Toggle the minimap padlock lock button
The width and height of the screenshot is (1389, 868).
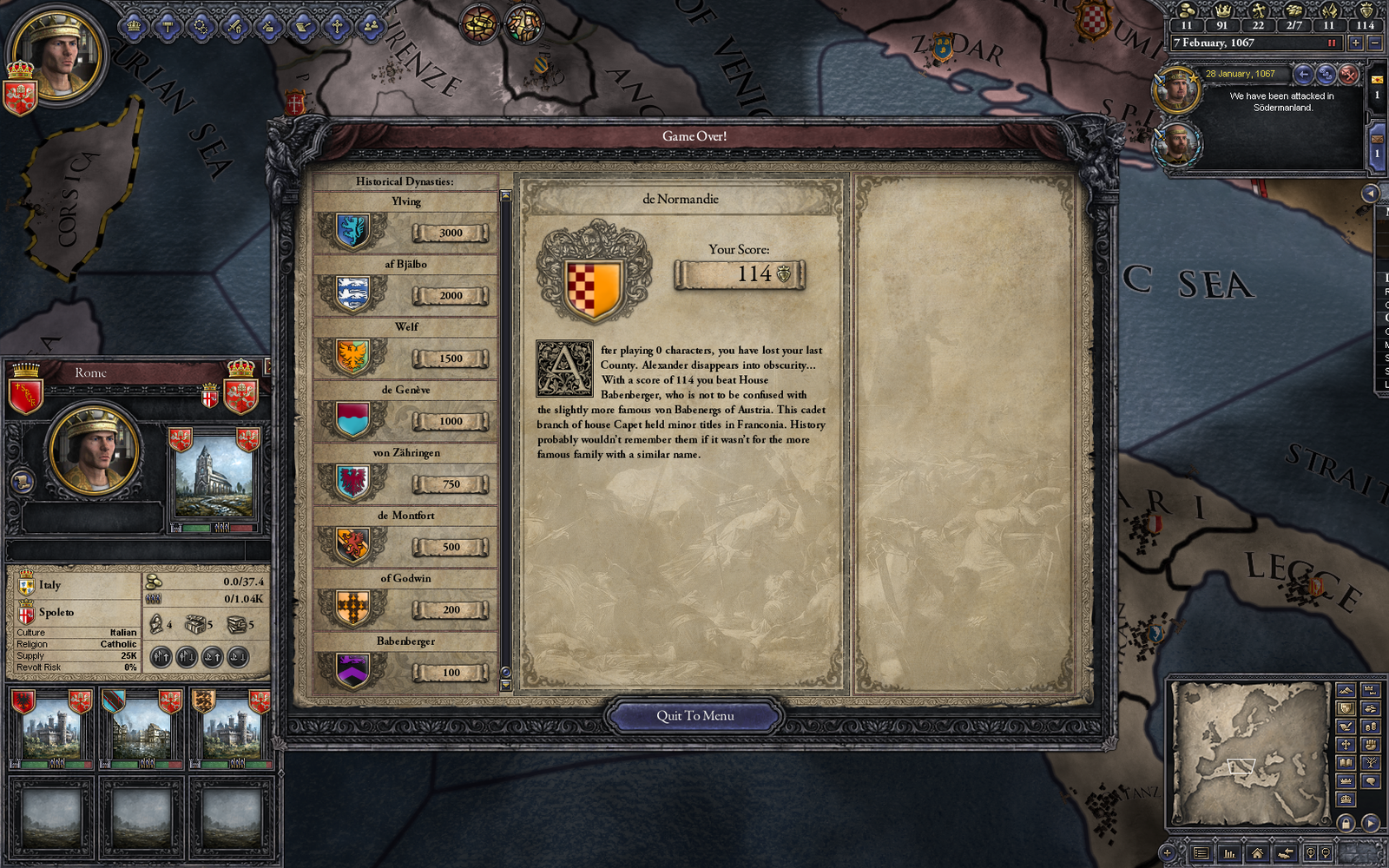click(1346, 824)
